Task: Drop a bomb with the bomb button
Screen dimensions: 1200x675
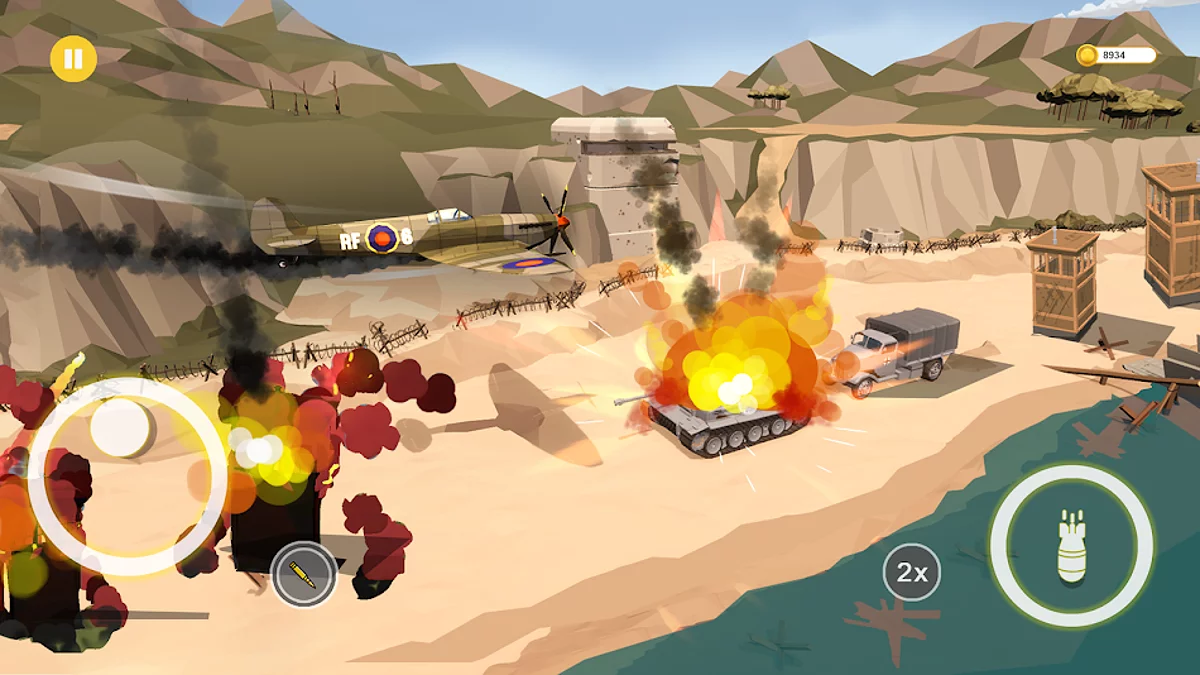Action: [x=1071, y=546]
